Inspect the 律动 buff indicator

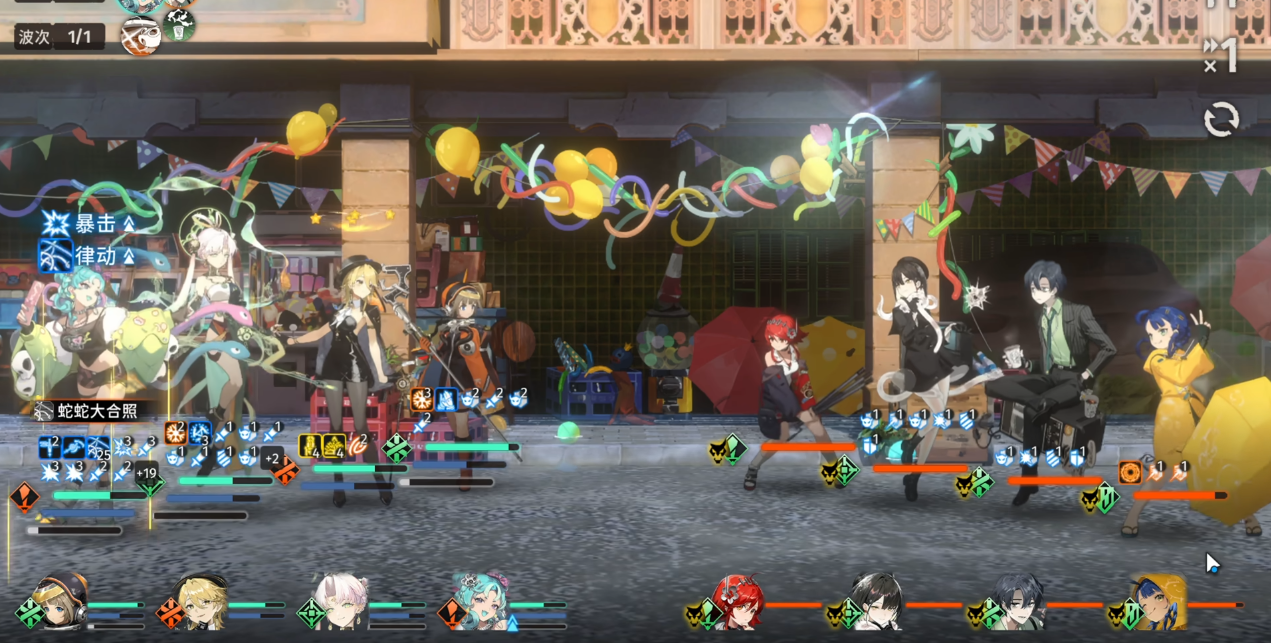88,256
